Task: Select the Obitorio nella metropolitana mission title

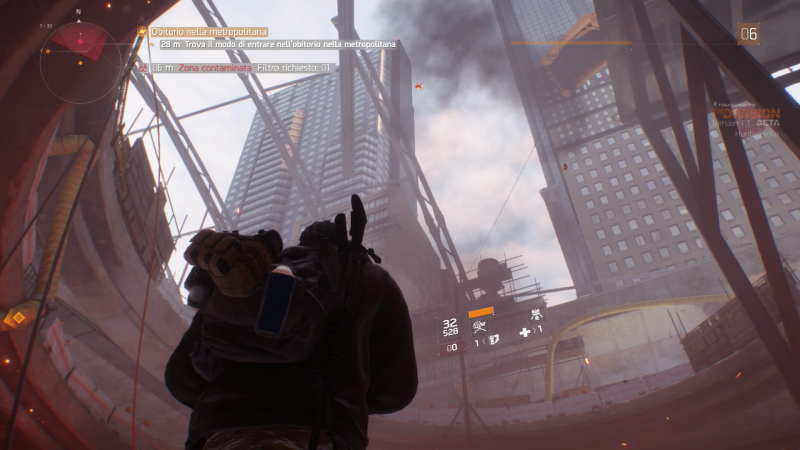Action: tap(195, 32)
